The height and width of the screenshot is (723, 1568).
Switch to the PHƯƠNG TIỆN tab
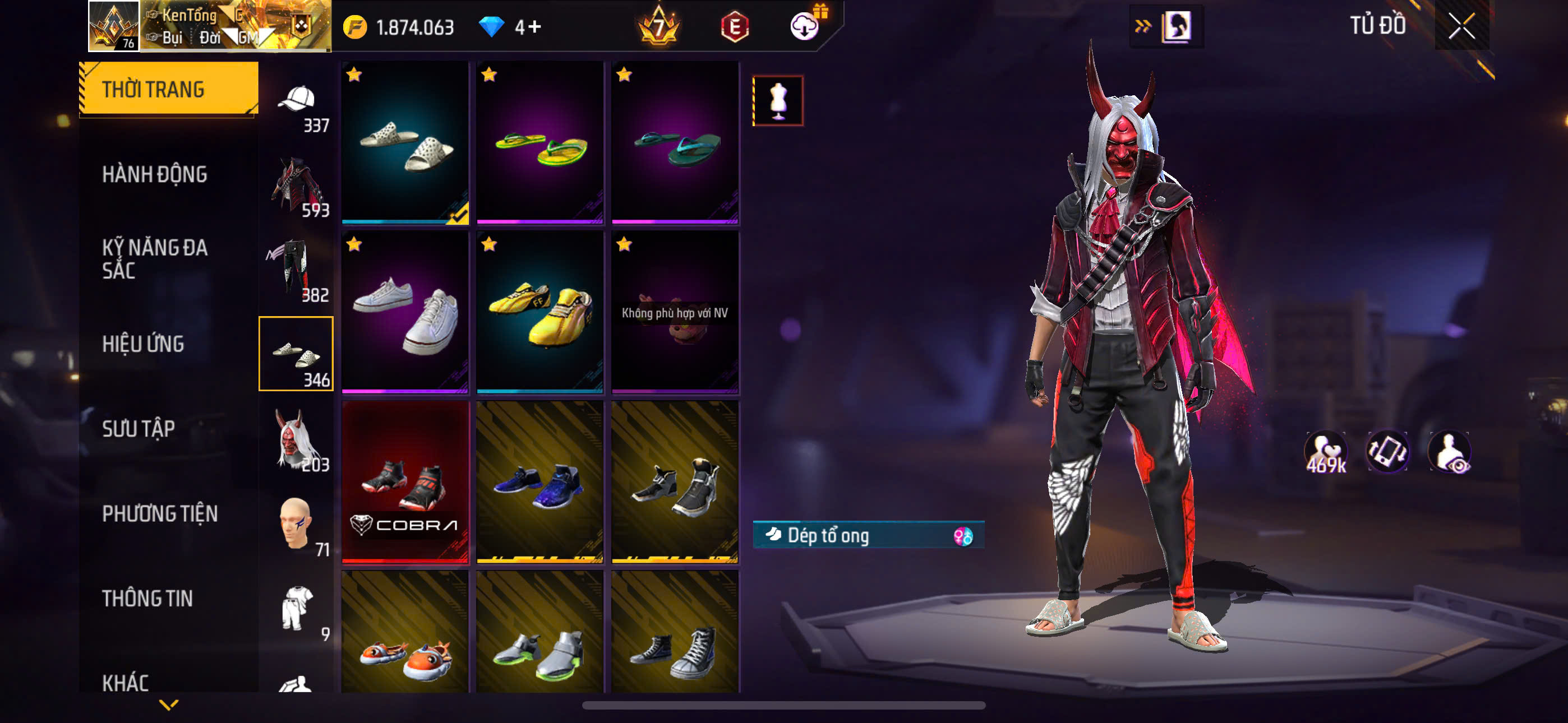coord(159,513)
